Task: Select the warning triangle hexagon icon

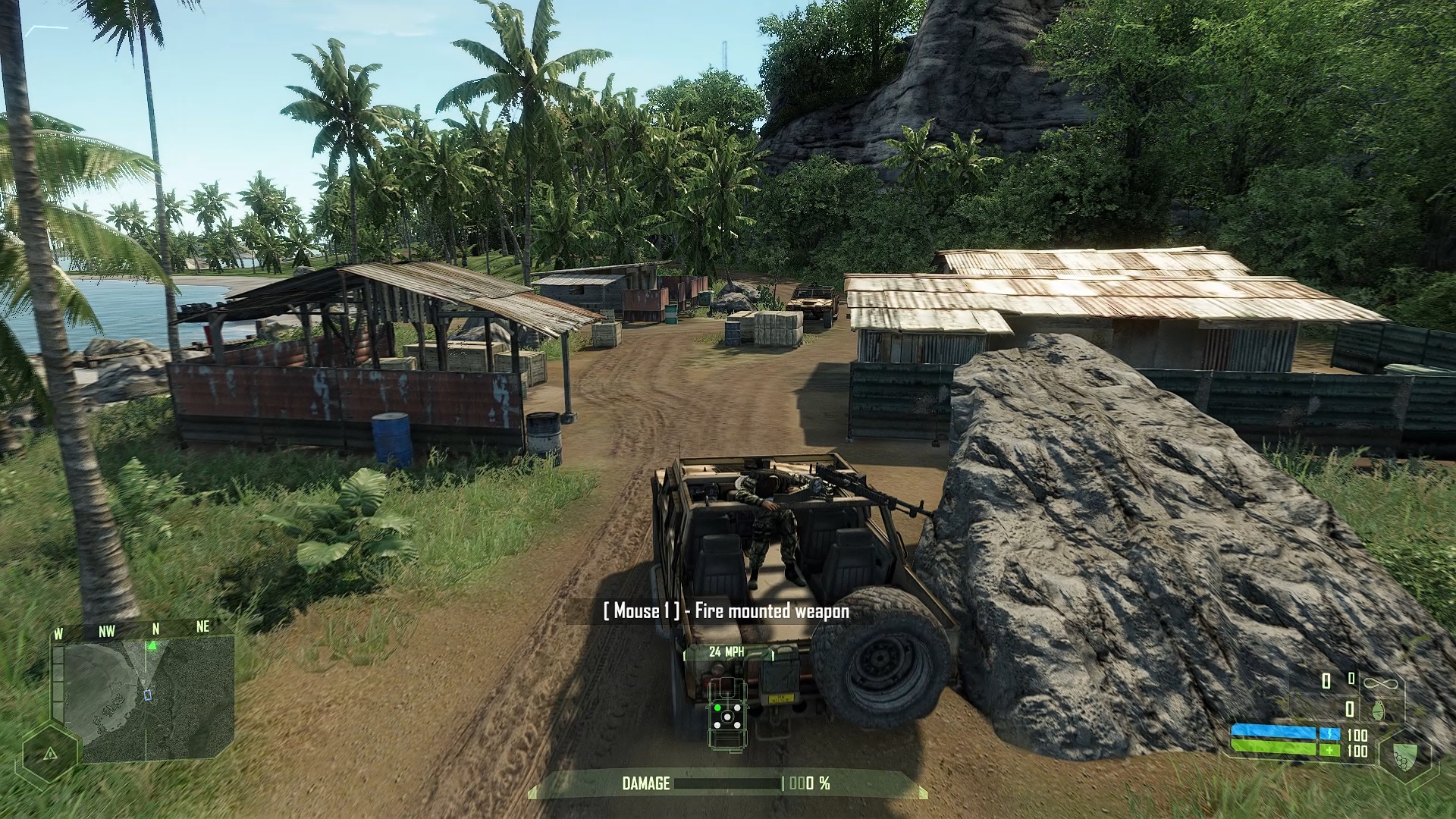Action: click(50, 753)
